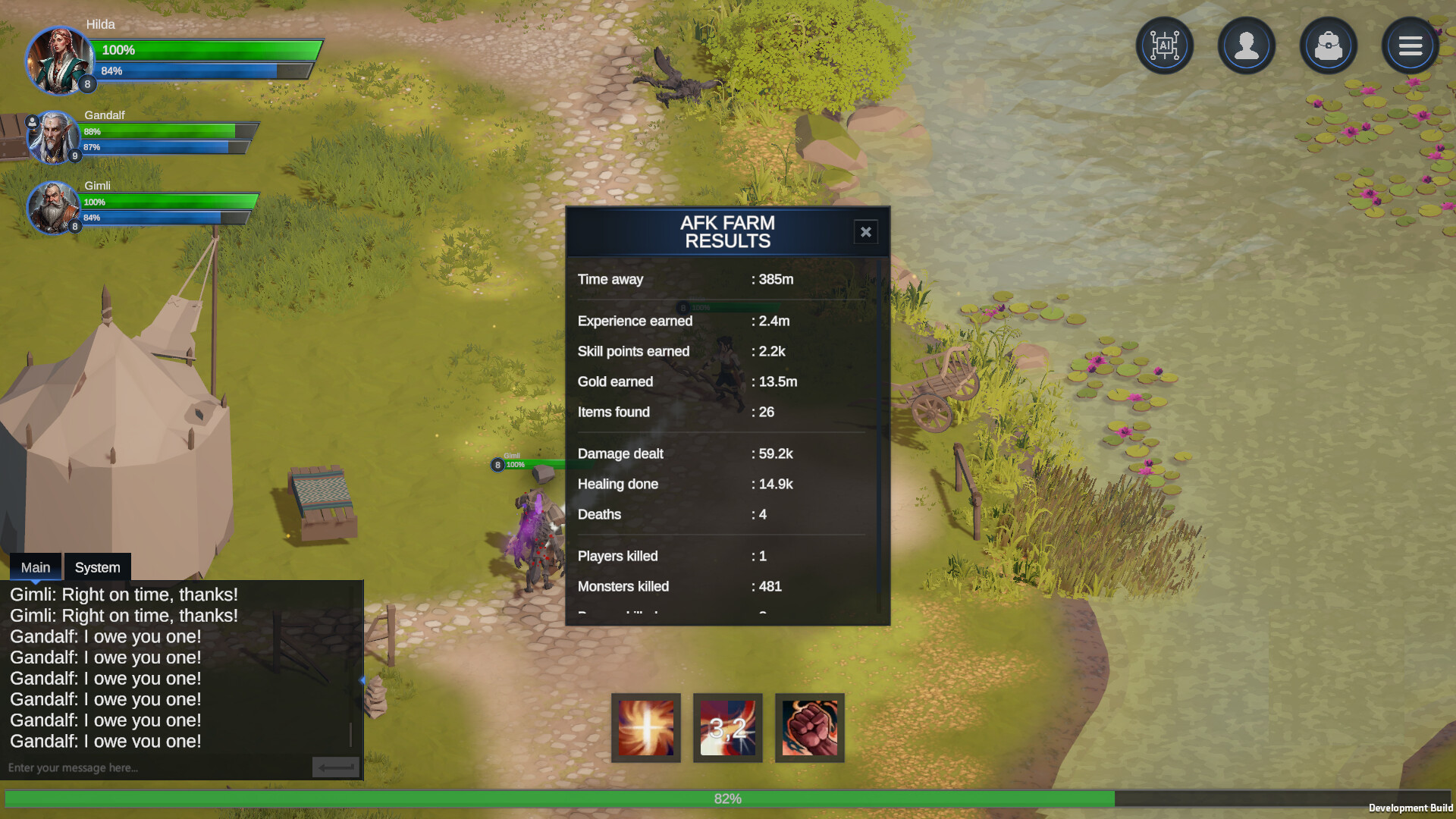Activate the skill on cooldown showing 3,2
The height and width of the screenshot is (819, 1456).
(727, 727)
